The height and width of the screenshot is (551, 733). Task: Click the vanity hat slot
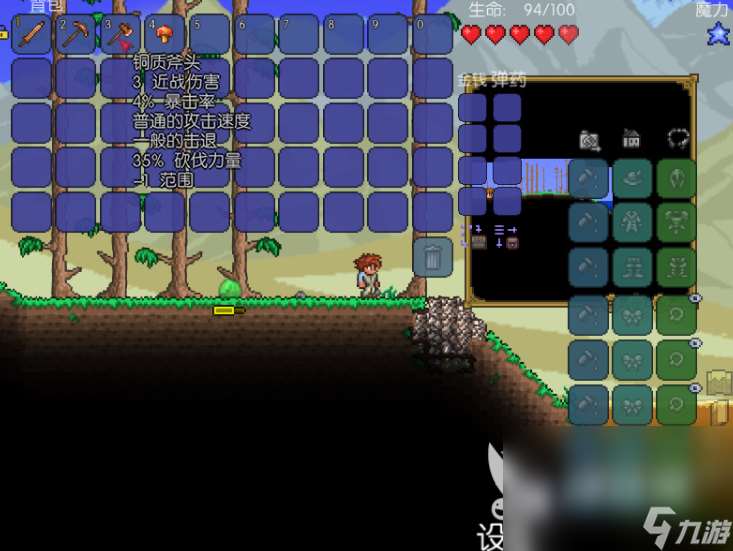(x=632, y=178)
